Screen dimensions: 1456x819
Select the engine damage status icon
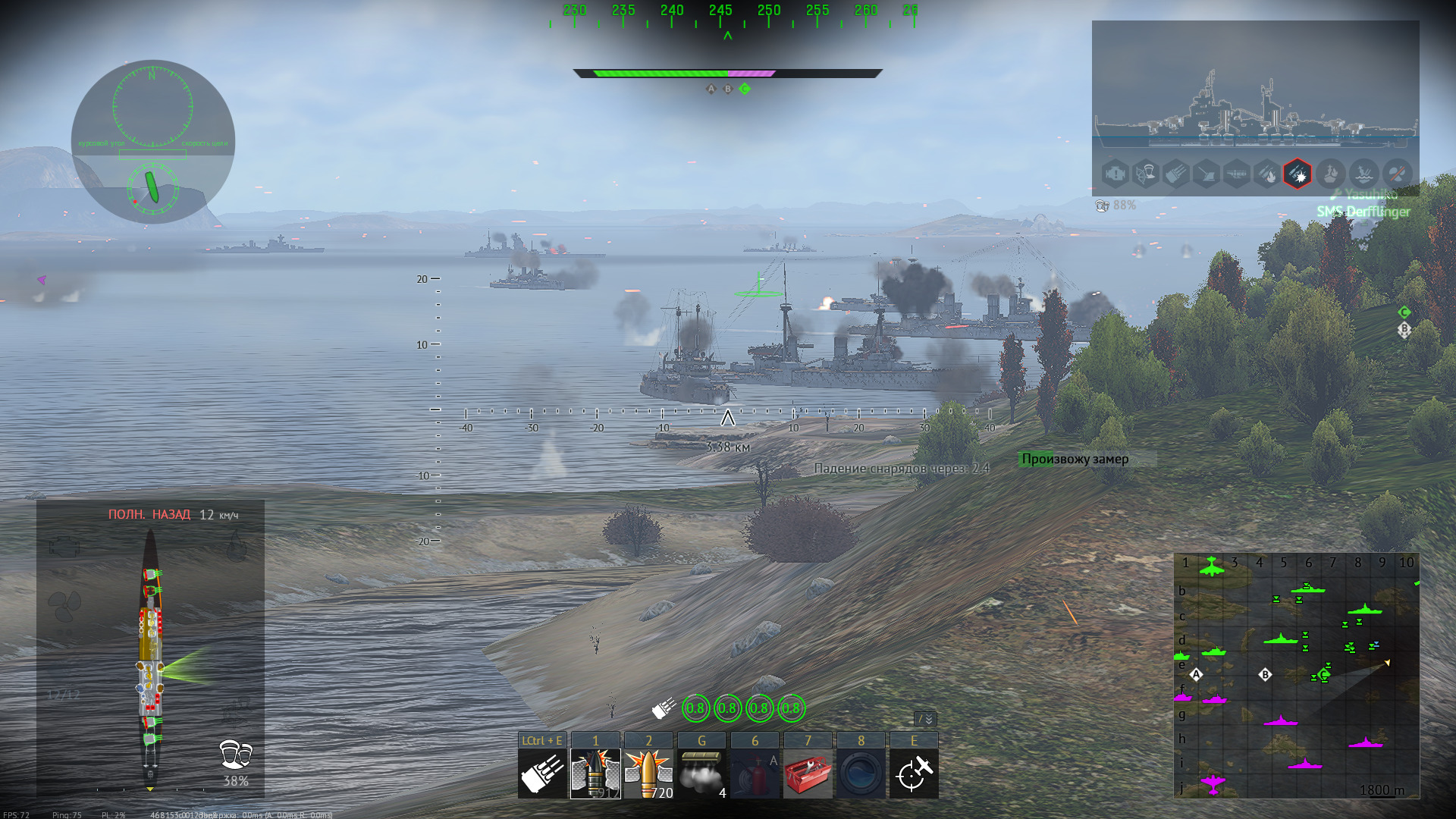coord(1116,174)
